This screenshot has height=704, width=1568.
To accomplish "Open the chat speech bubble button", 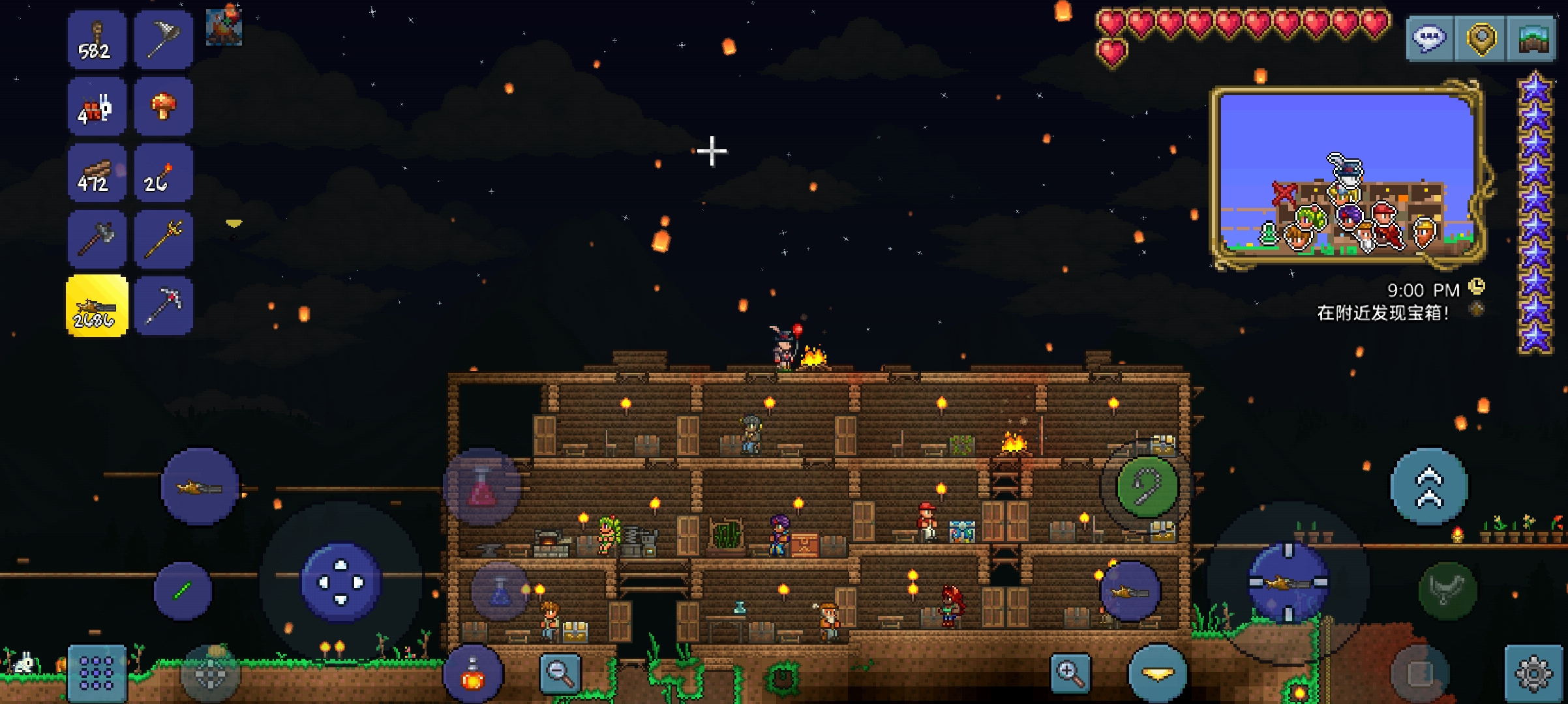I will coord(1429,38).
